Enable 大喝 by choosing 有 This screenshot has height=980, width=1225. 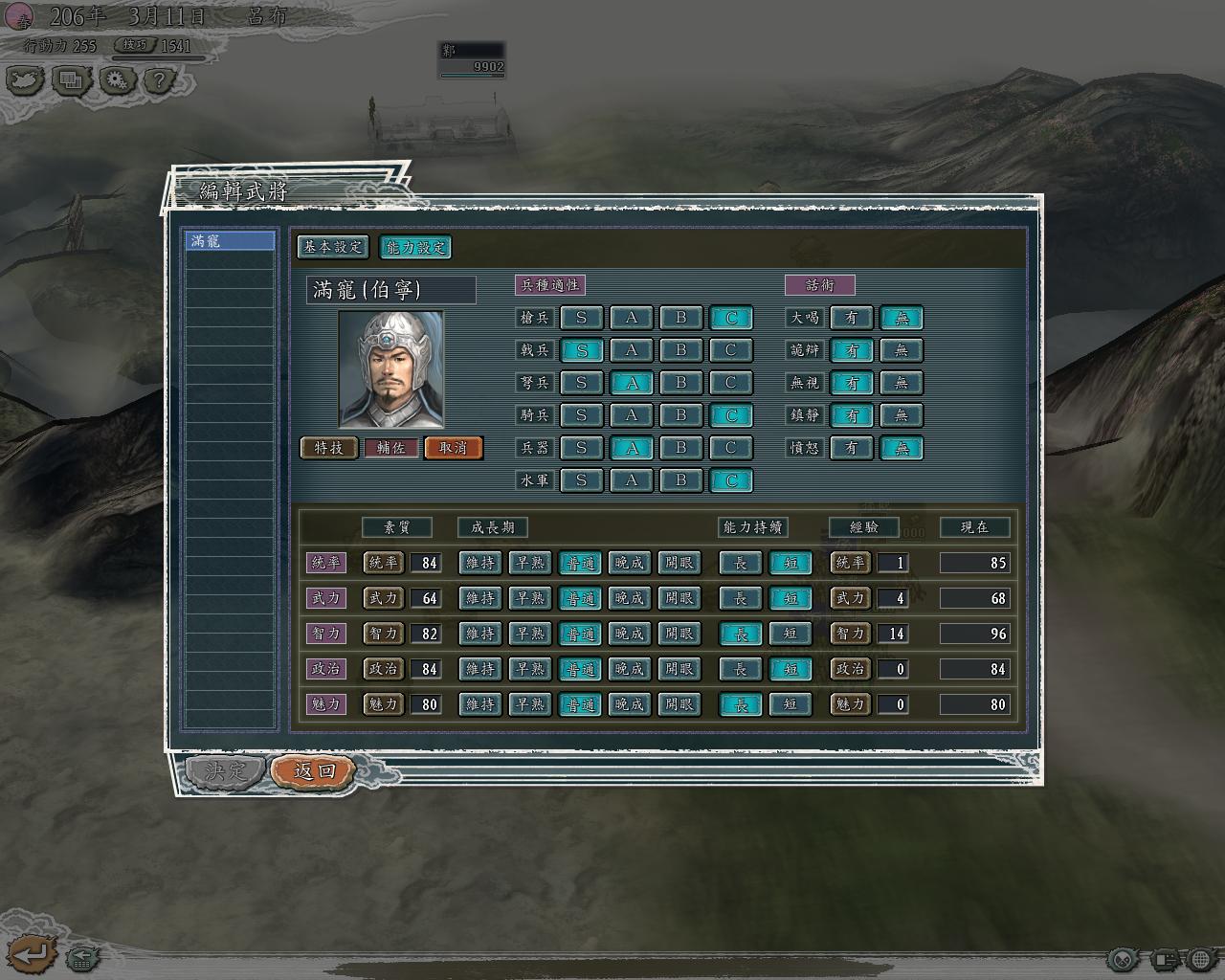point(851,318)
